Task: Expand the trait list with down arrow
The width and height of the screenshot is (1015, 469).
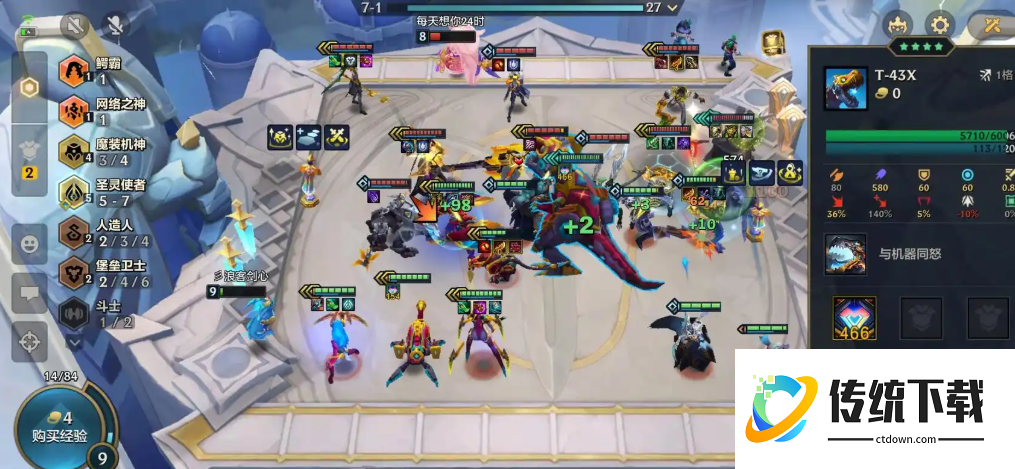Action: pyautogui.click(x=75, y=341)
